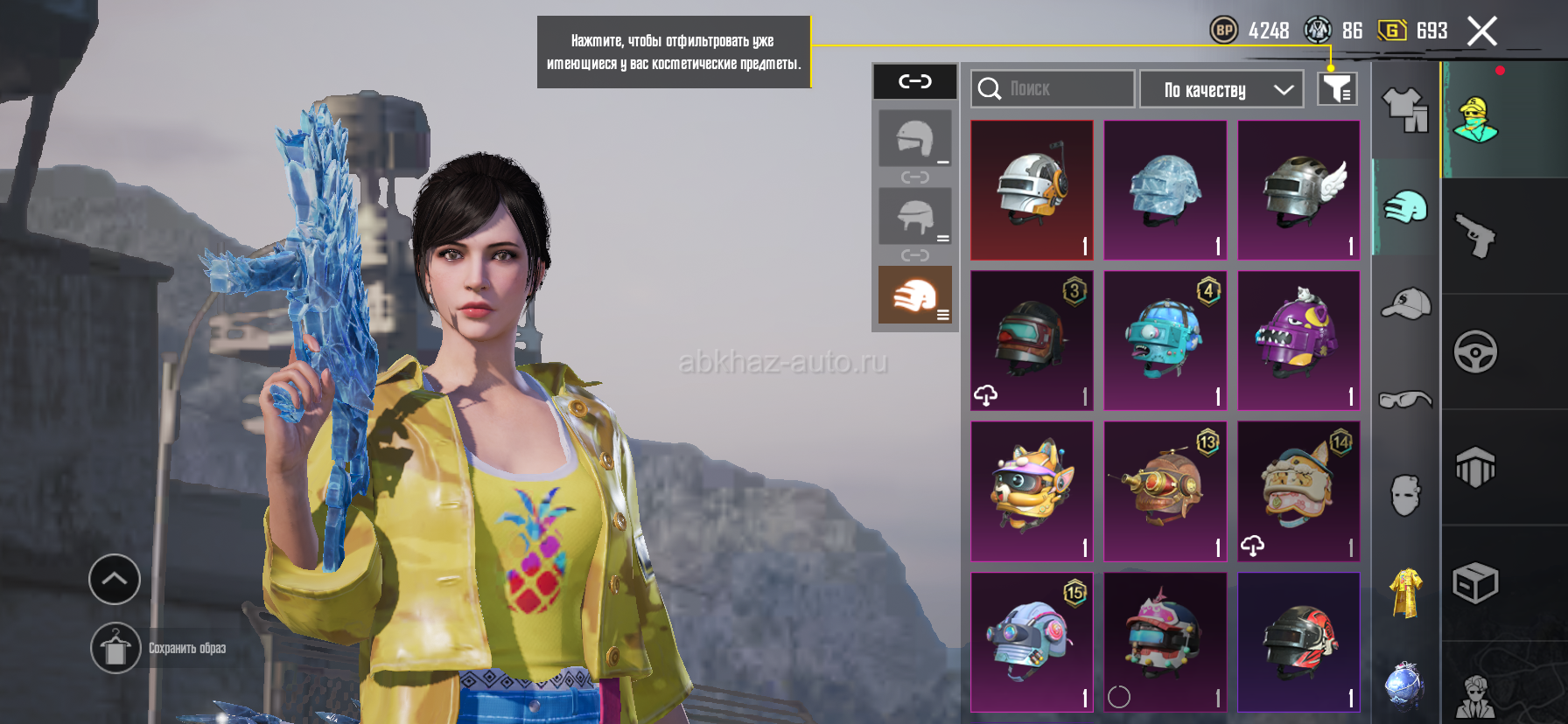Pick the red and black striped helmet
Screen dimensions: 1568x724
tap(1298, 642)
